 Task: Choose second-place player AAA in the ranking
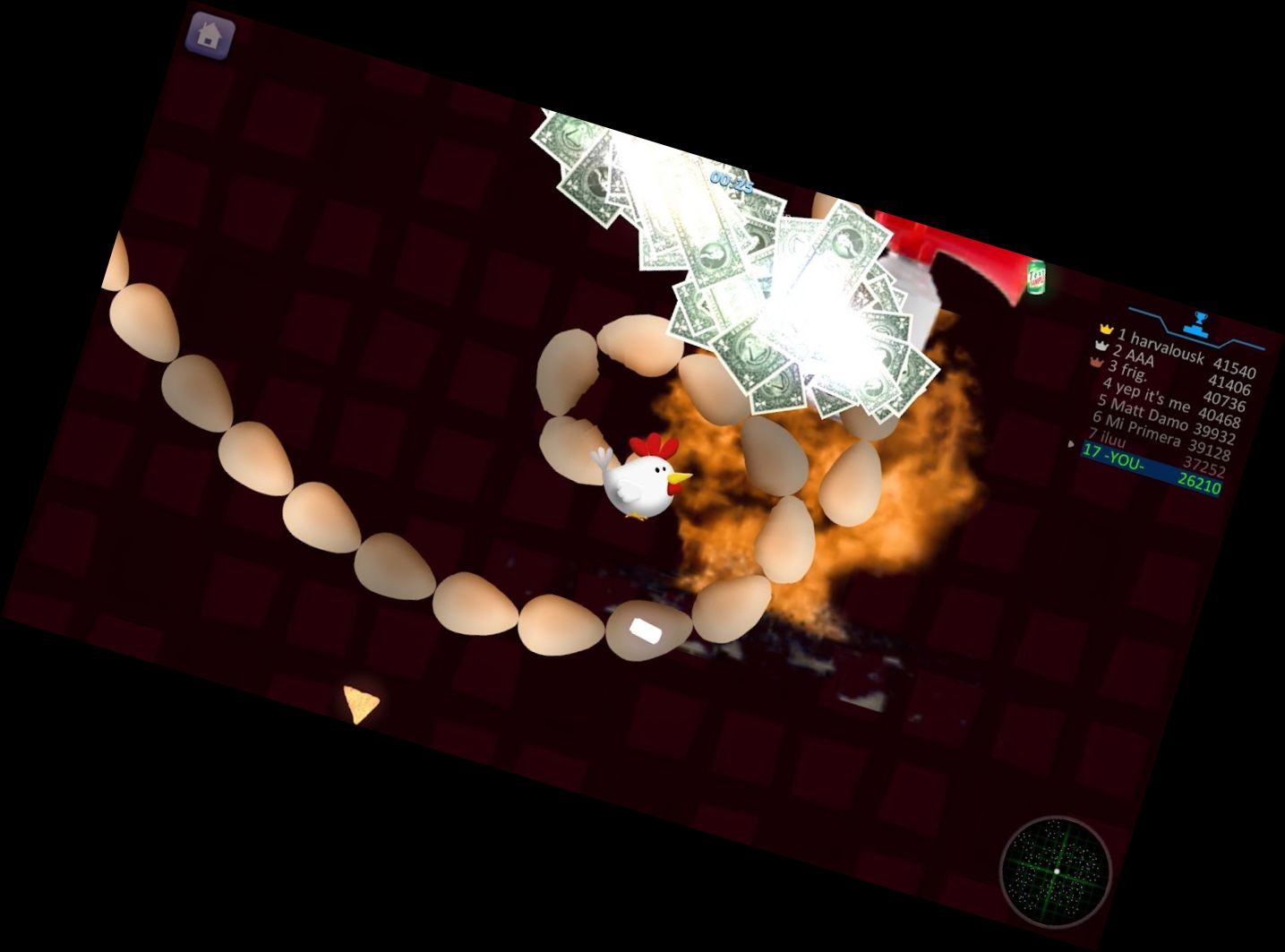[x=1172, y=369]
